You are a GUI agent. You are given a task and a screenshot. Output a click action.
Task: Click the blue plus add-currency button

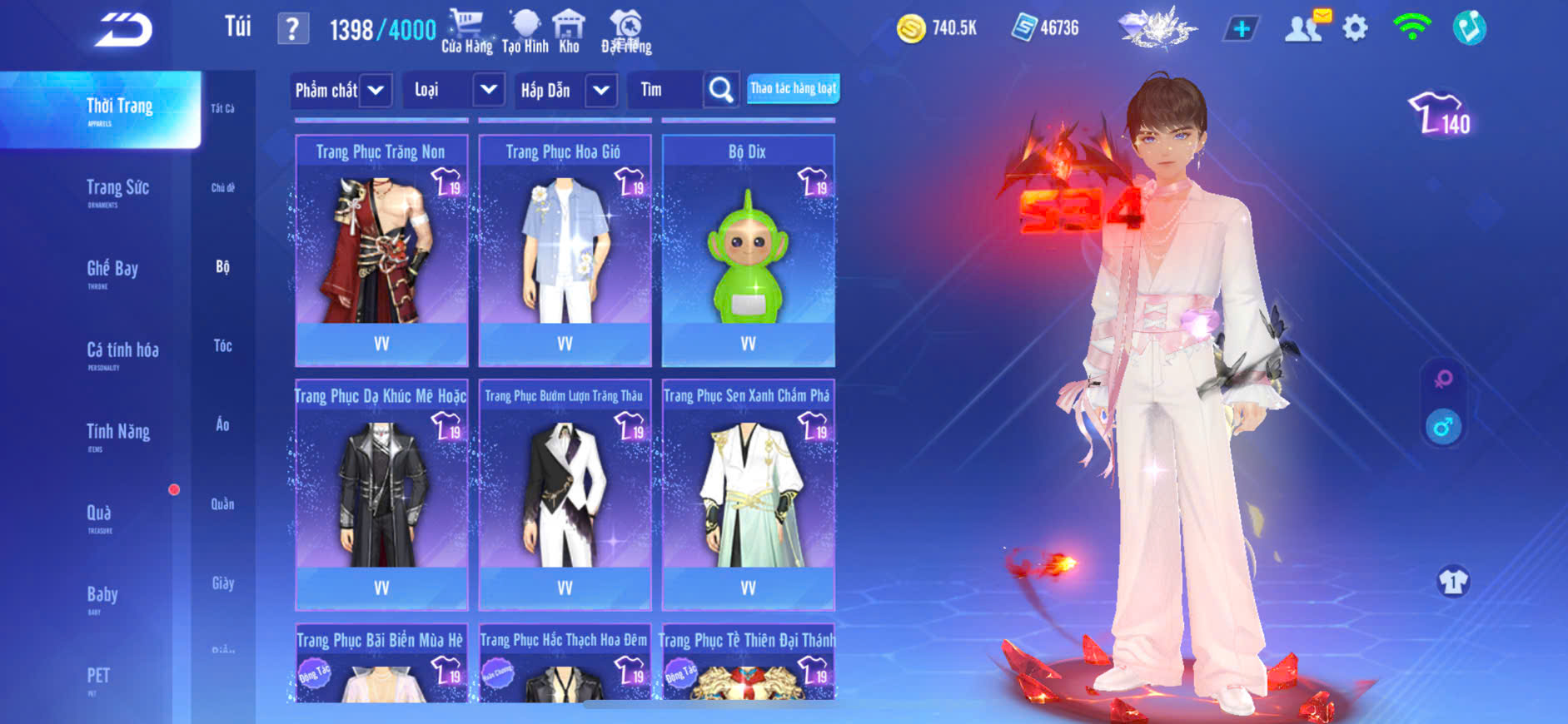[x=1241, y=29]
